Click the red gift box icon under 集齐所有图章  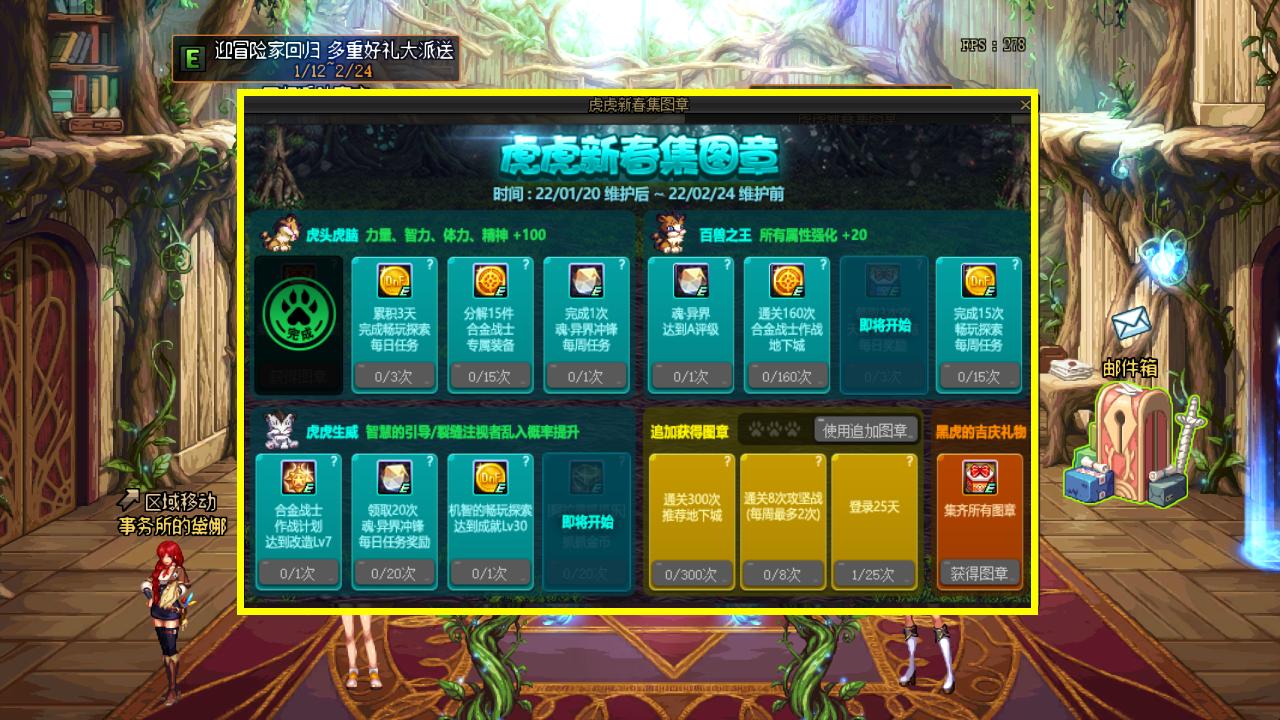979,478
